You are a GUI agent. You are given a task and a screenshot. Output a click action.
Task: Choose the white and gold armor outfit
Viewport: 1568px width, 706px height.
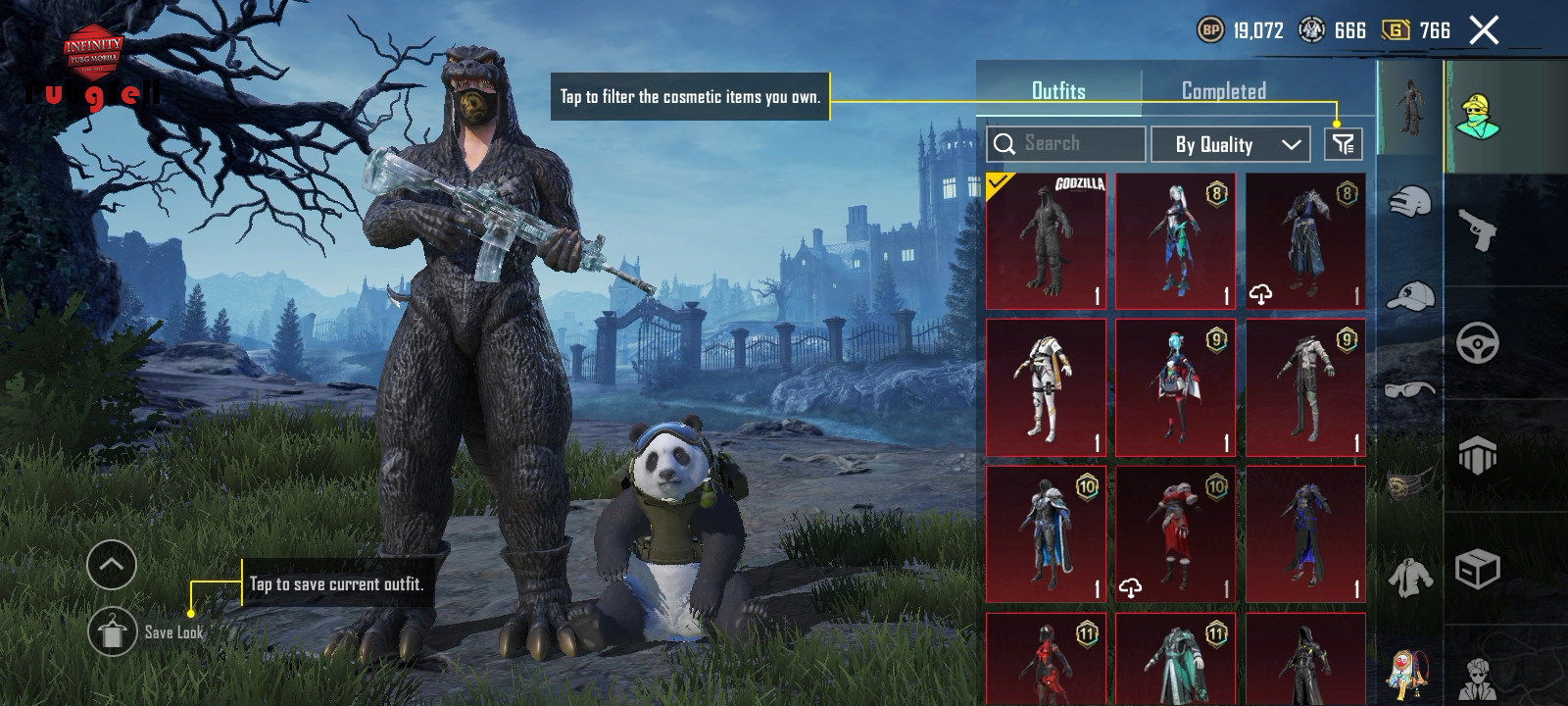1046,387
